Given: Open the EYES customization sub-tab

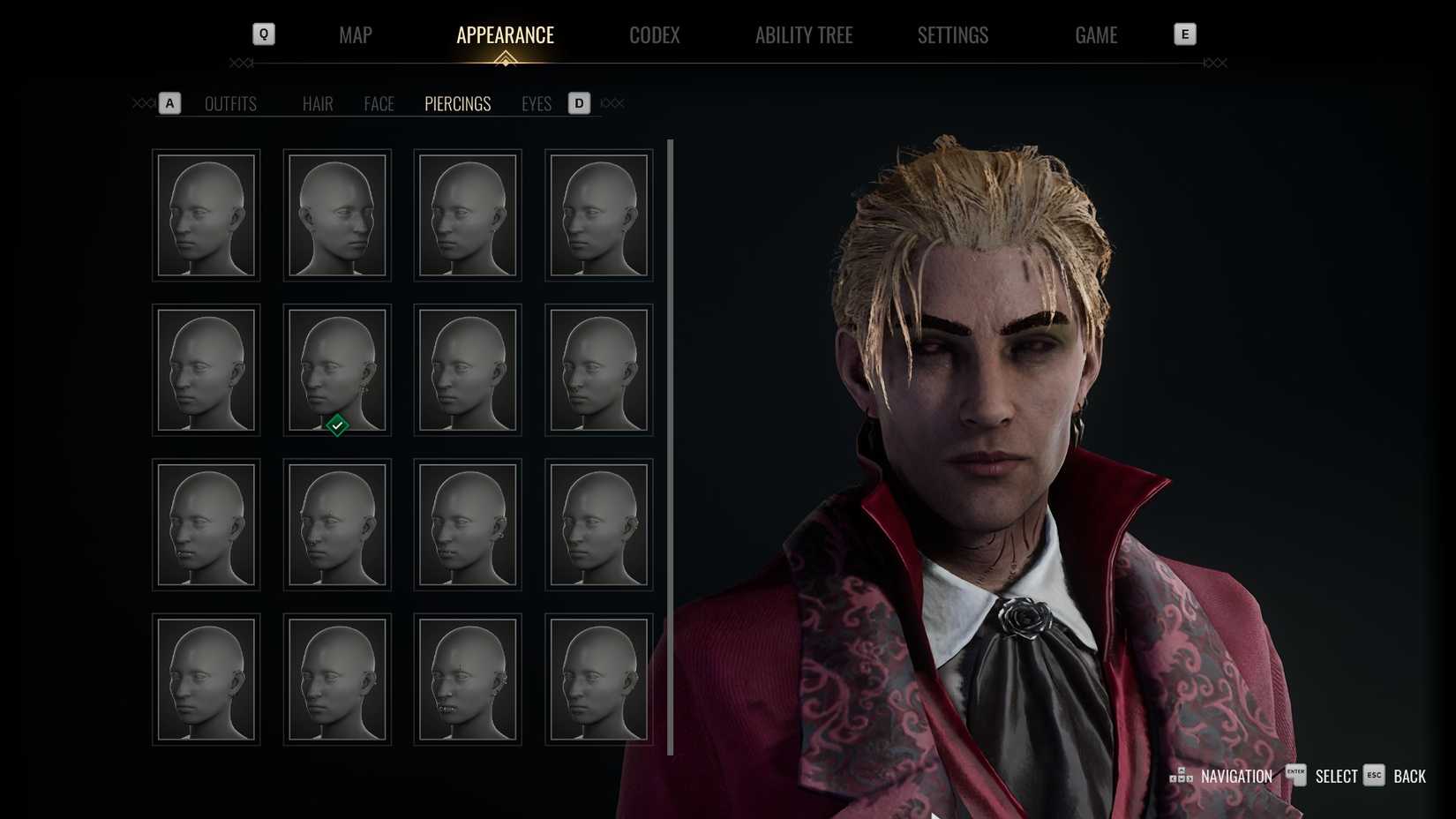Looking at the screenshot, I should pyautogui.click(x=536, y=103).
